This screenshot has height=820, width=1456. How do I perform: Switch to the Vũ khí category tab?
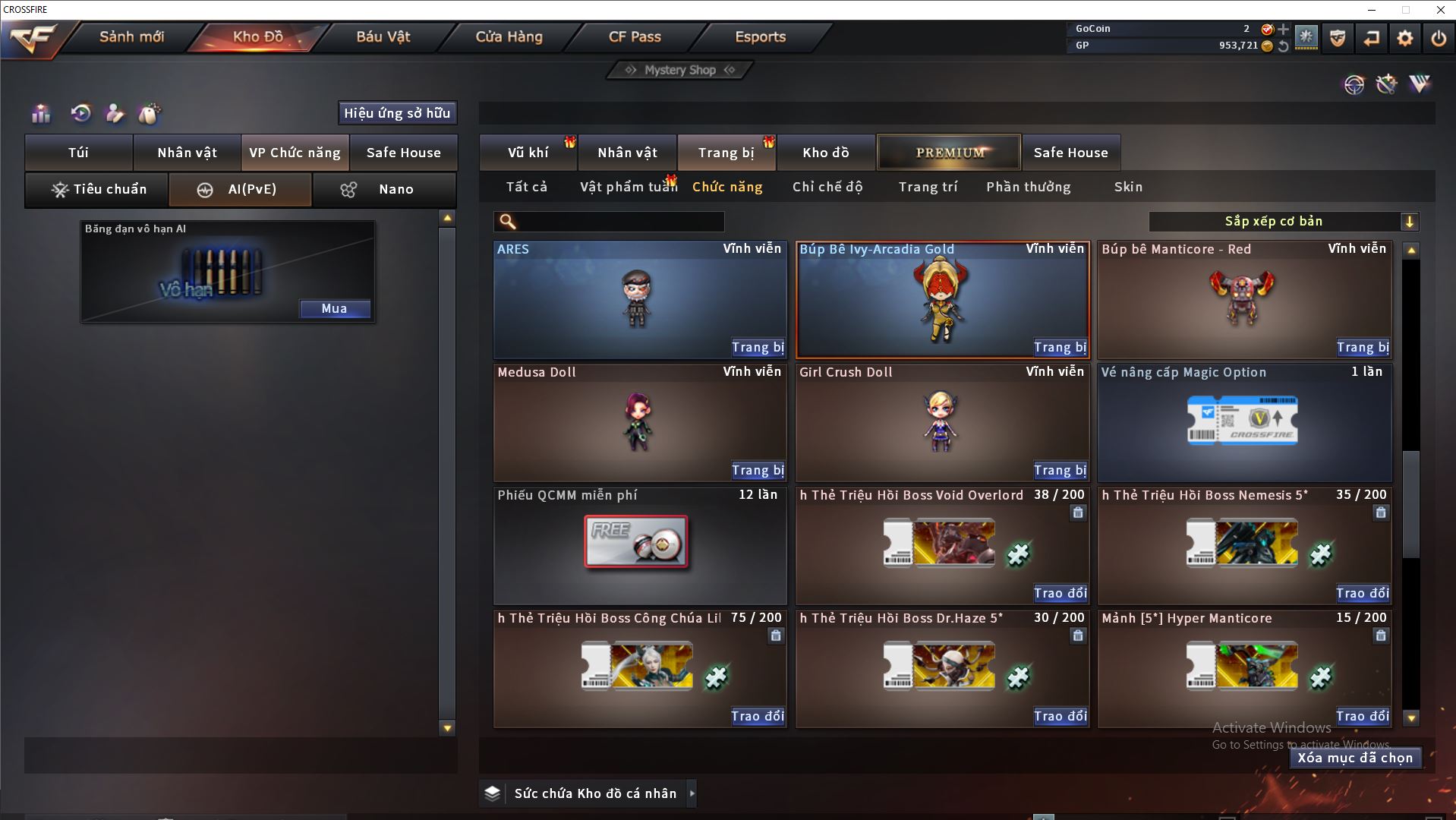(528, 153)
